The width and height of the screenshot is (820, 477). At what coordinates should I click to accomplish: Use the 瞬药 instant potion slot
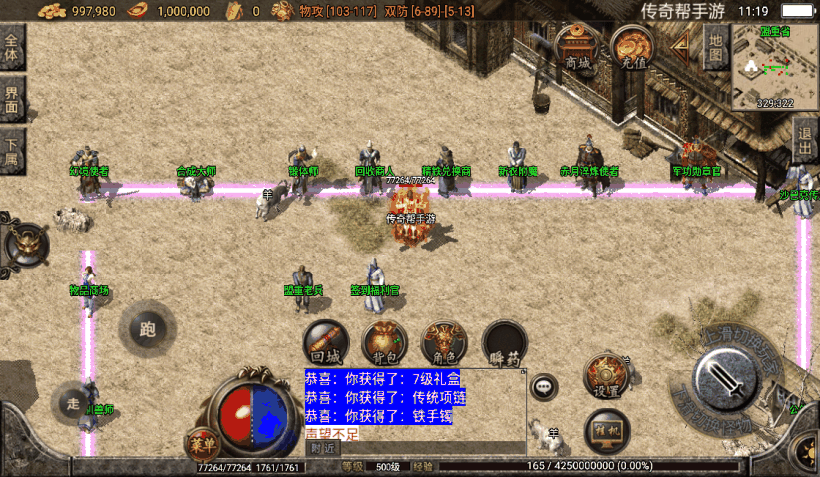pyautogui.click(x=505, y=342)
